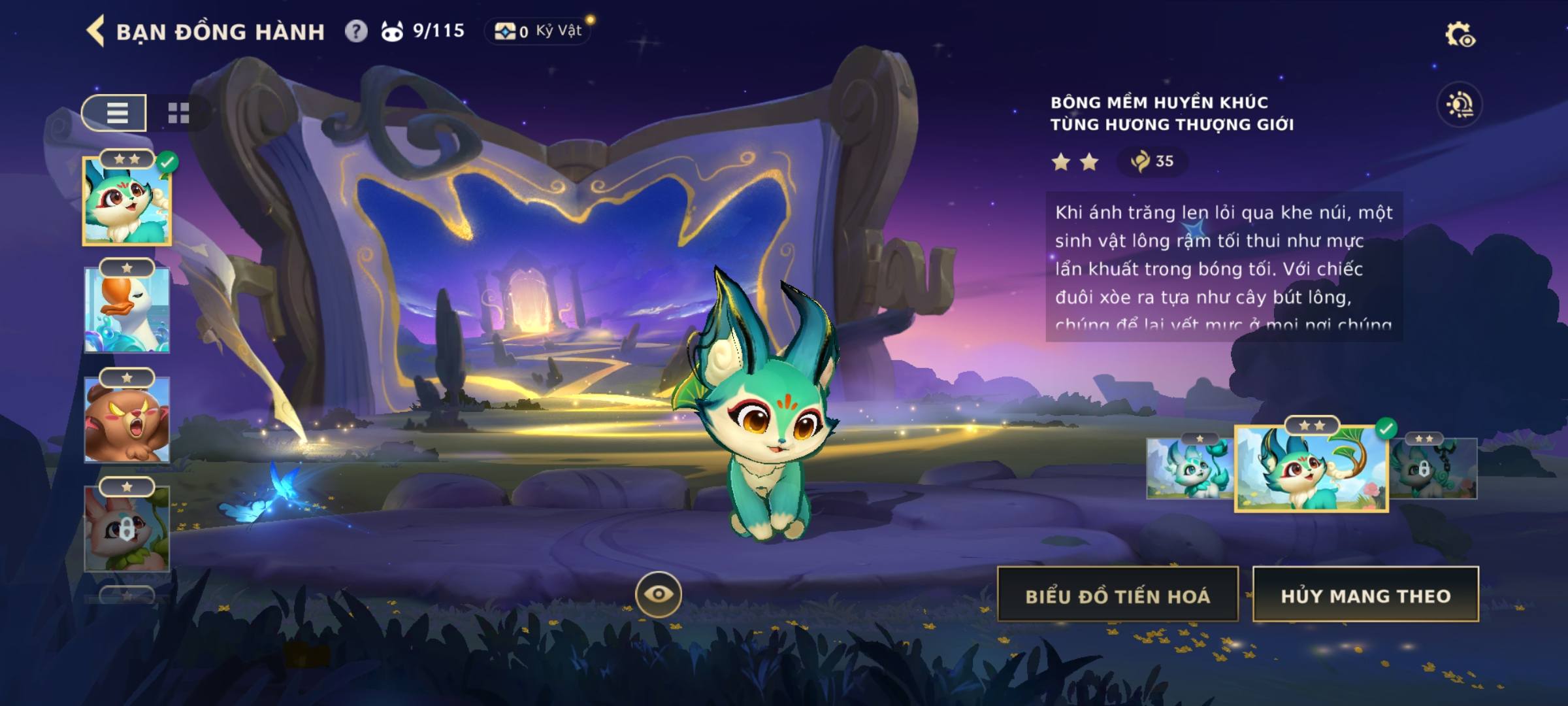Open Biểu Đồ Tiến Hoá evolution chart
This screenshot has height=706, width=1568.
tap(1117, 595)
